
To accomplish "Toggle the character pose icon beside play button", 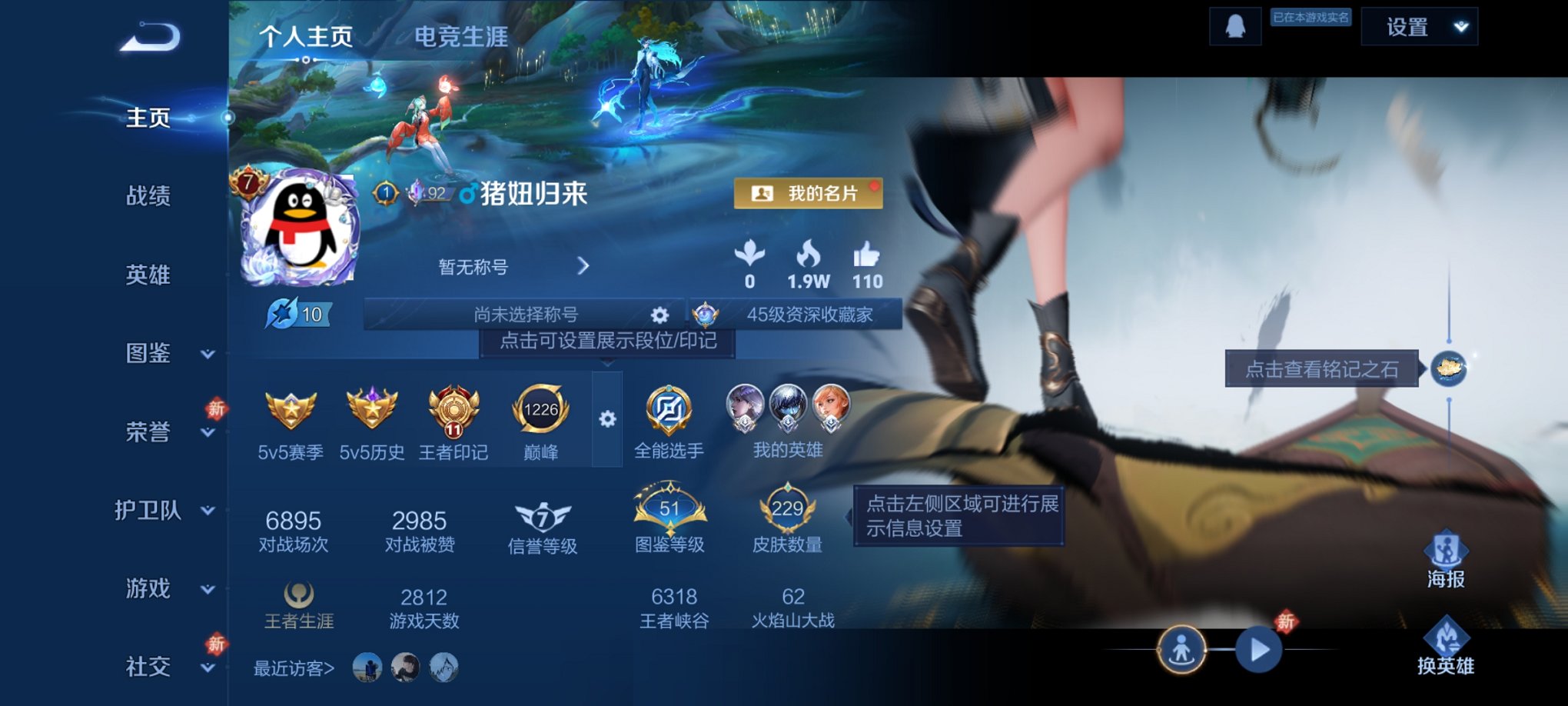I will pos(1184,648).
